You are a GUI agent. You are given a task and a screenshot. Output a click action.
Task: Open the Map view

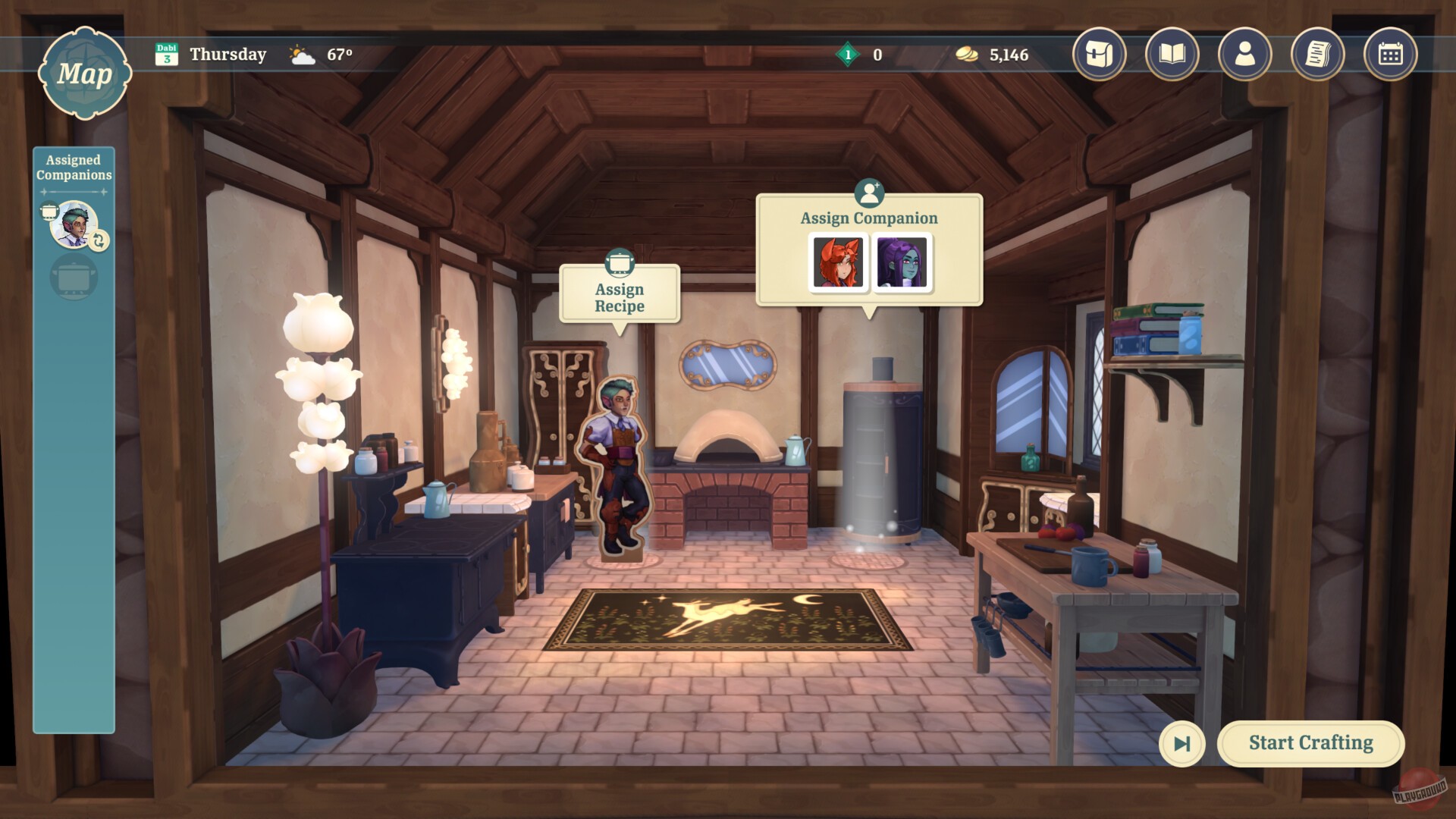tap(85, 72)
